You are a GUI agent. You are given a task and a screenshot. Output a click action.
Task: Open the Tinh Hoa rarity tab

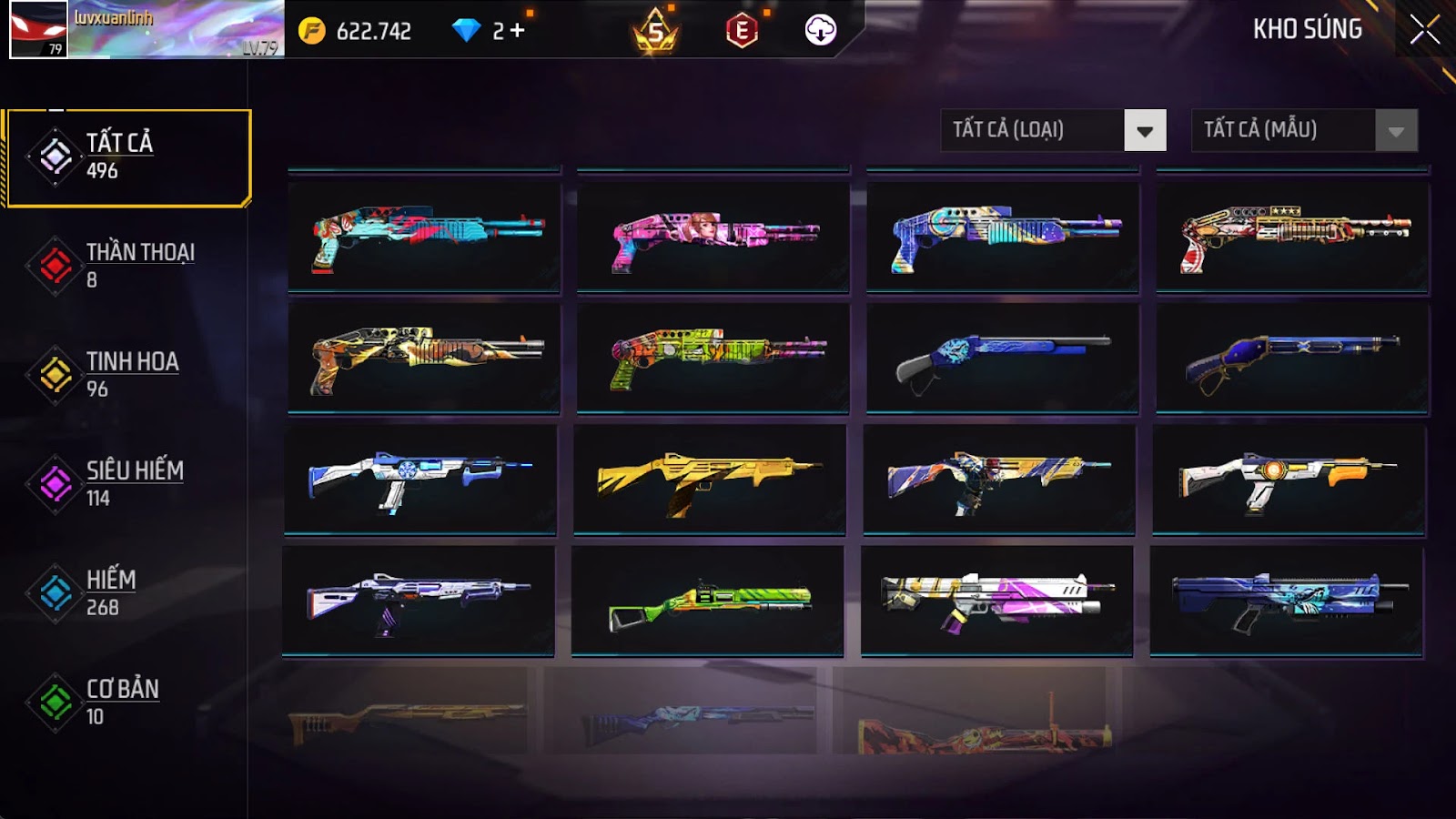128,375
